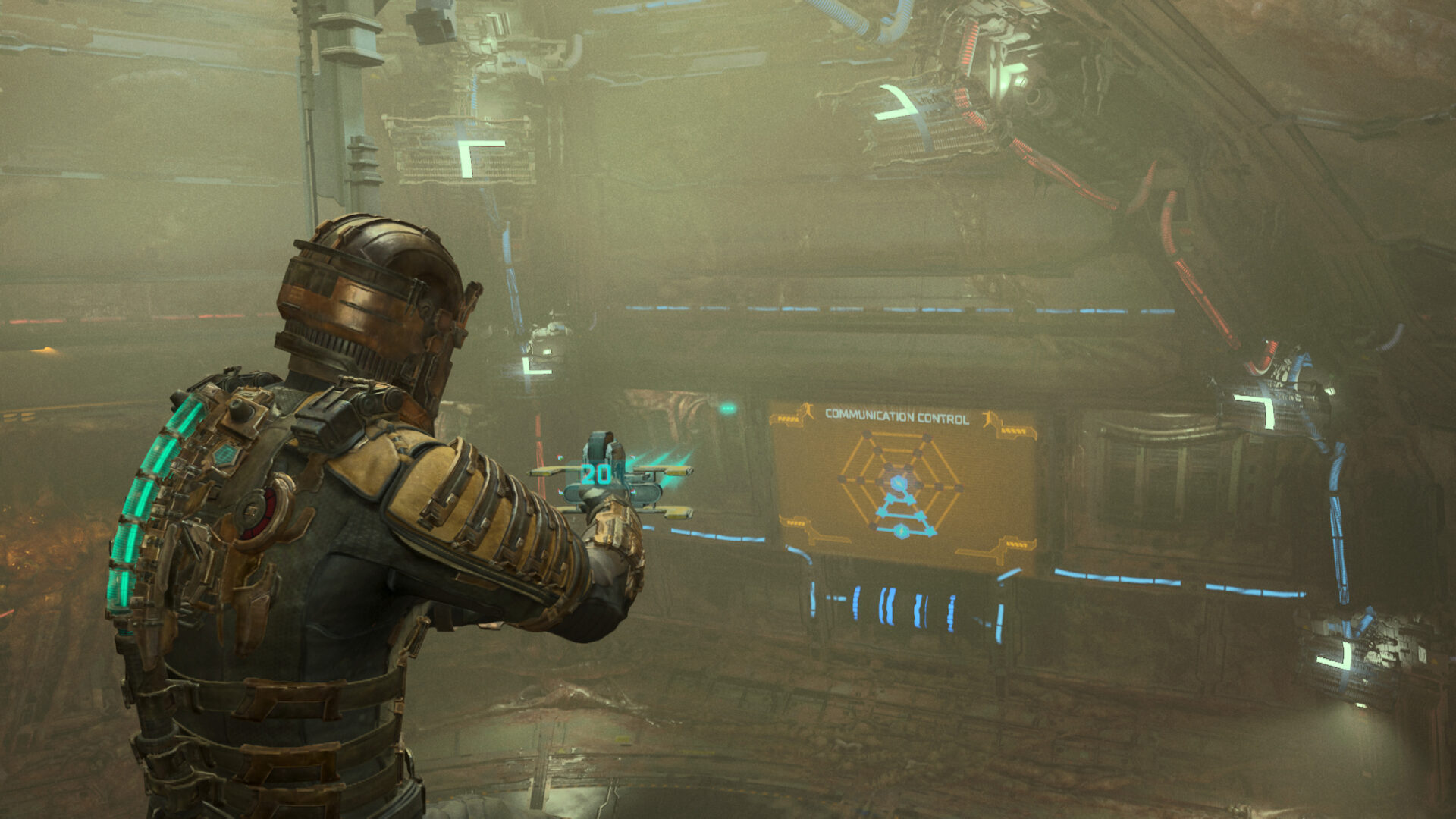This screenshot has height=819, width=1456.
Task: Click the lower lightning hexagon node
Action: [x=902, y=531]
